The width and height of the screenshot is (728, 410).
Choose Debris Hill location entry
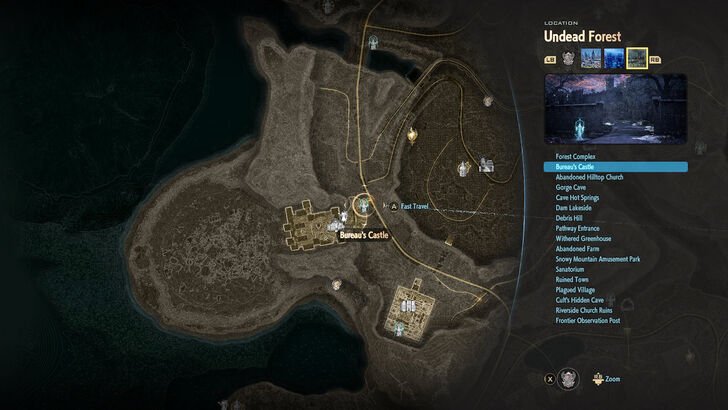tap(571, 217)
